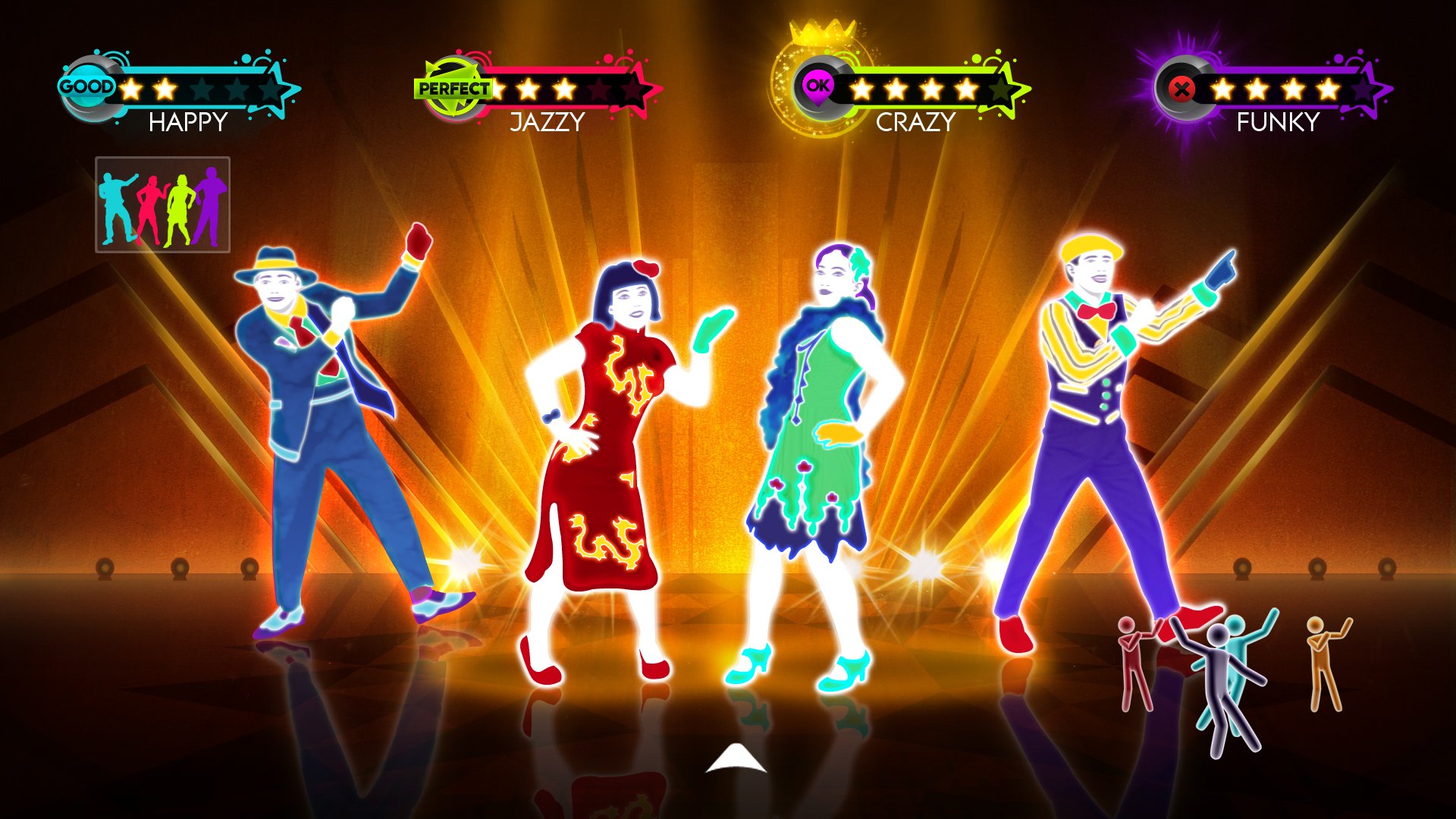Click the four-dancer silhouette preview thumbnail
This screenshot has height=819, width=1456.
point(162,205)
